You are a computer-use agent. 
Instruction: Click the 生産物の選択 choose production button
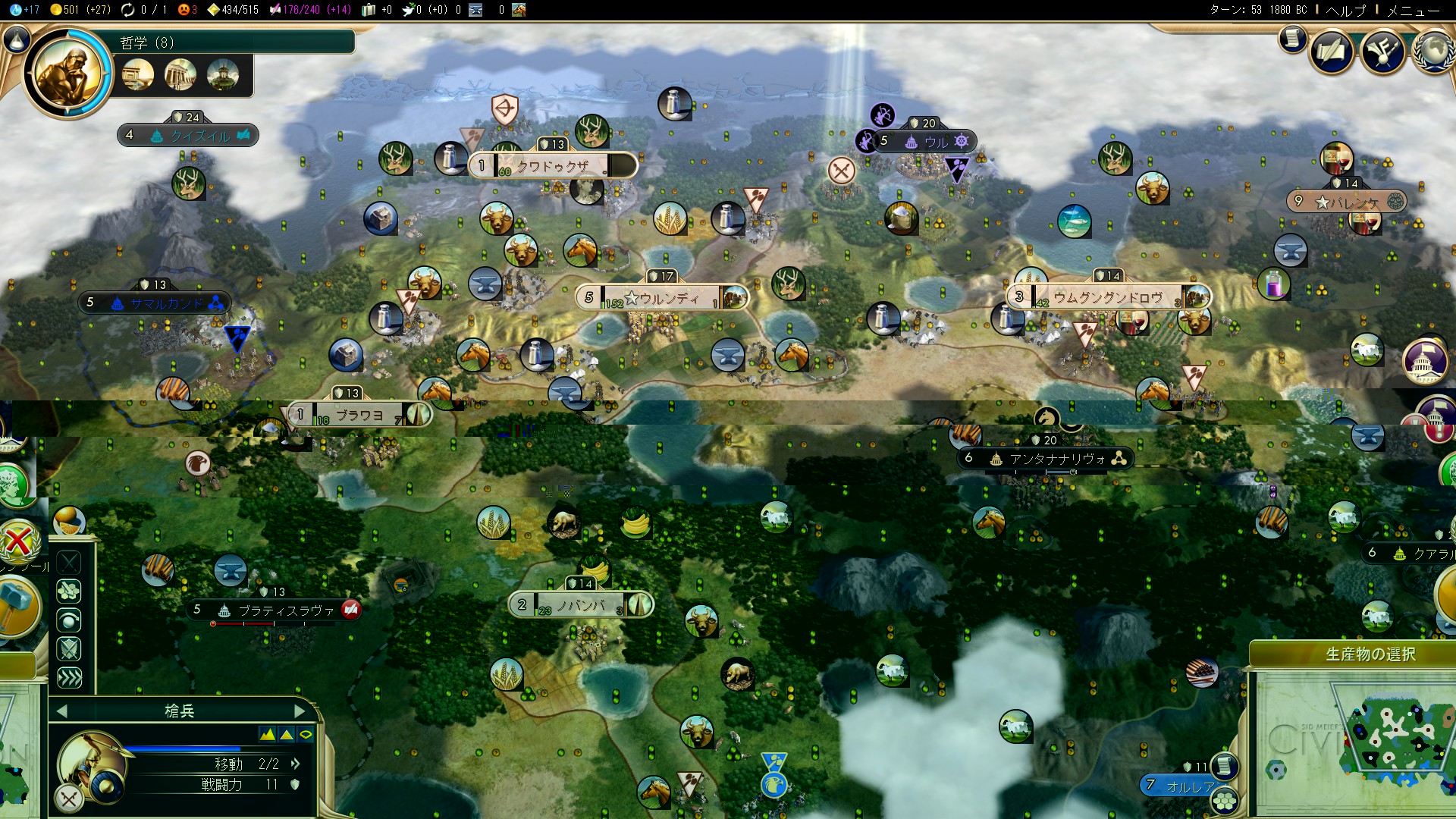pos(1370,654)
